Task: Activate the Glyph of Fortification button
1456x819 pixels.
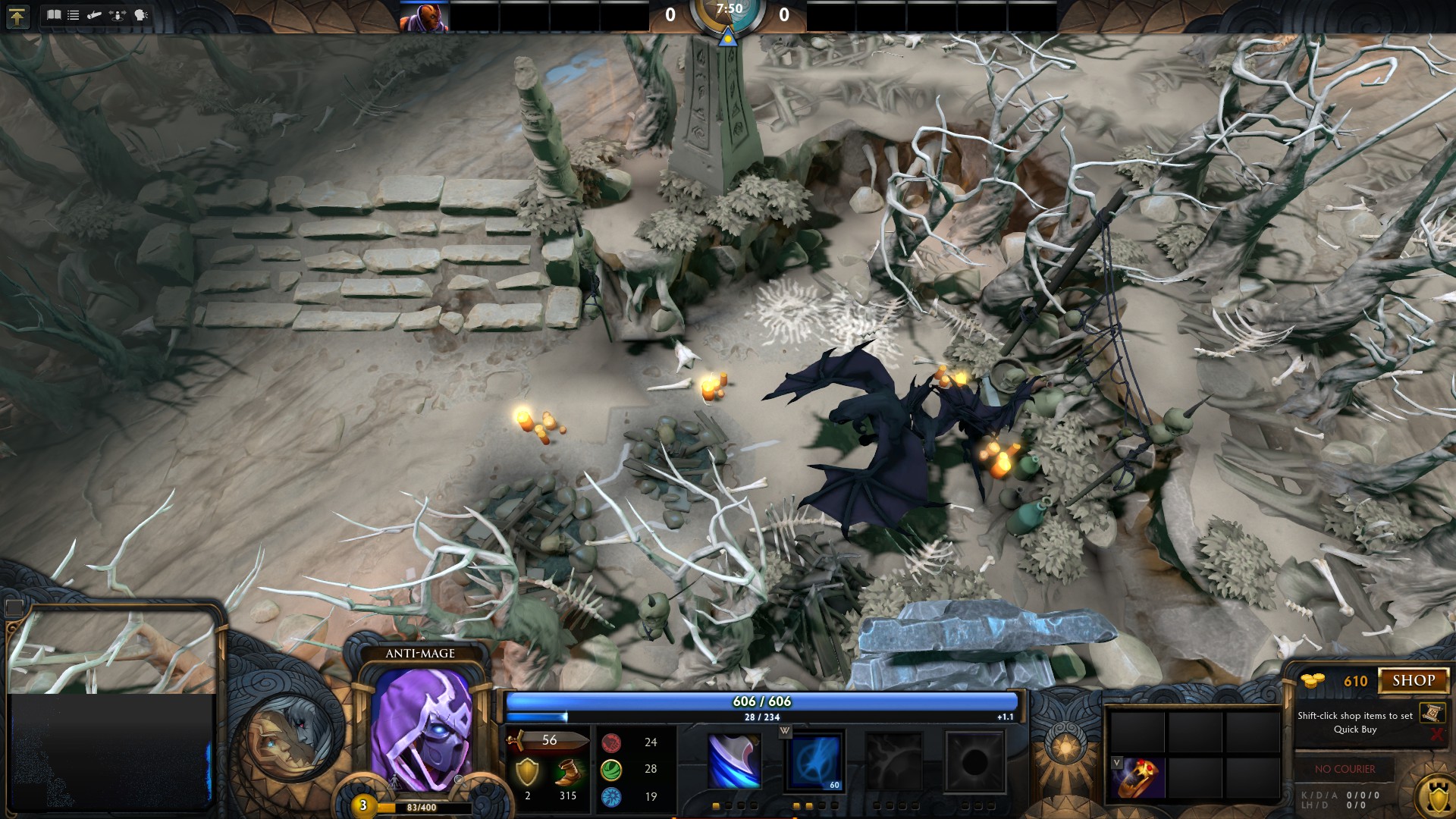Action: 1438,796
